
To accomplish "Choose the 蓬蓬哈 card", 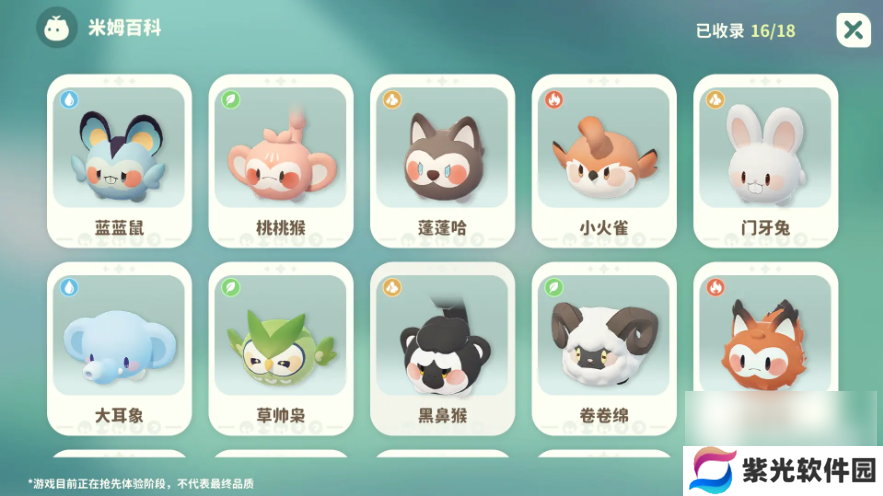I will [442, 160].
